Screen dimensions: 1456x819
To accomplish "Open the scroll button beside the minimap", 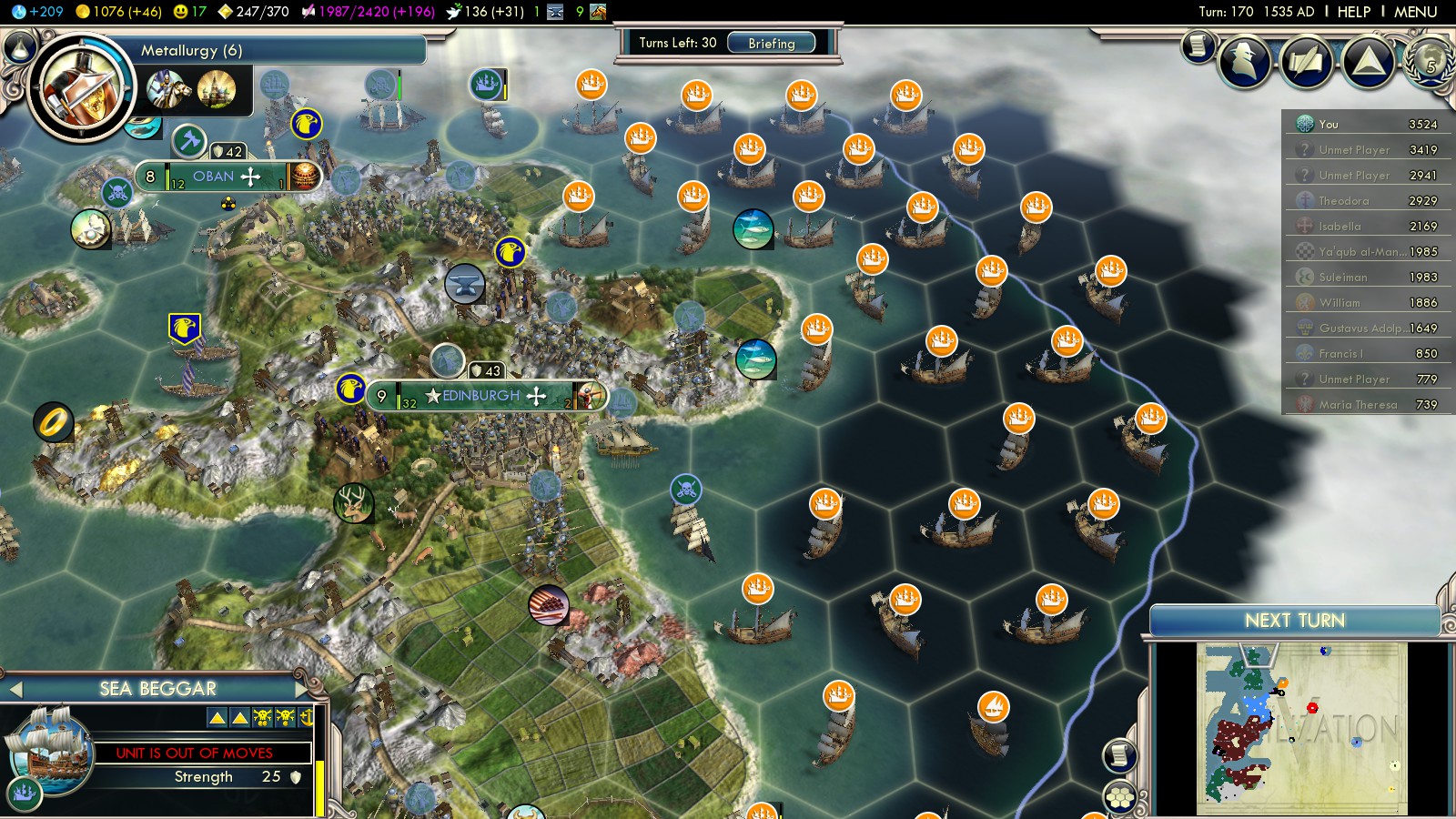I will 1120,754.
